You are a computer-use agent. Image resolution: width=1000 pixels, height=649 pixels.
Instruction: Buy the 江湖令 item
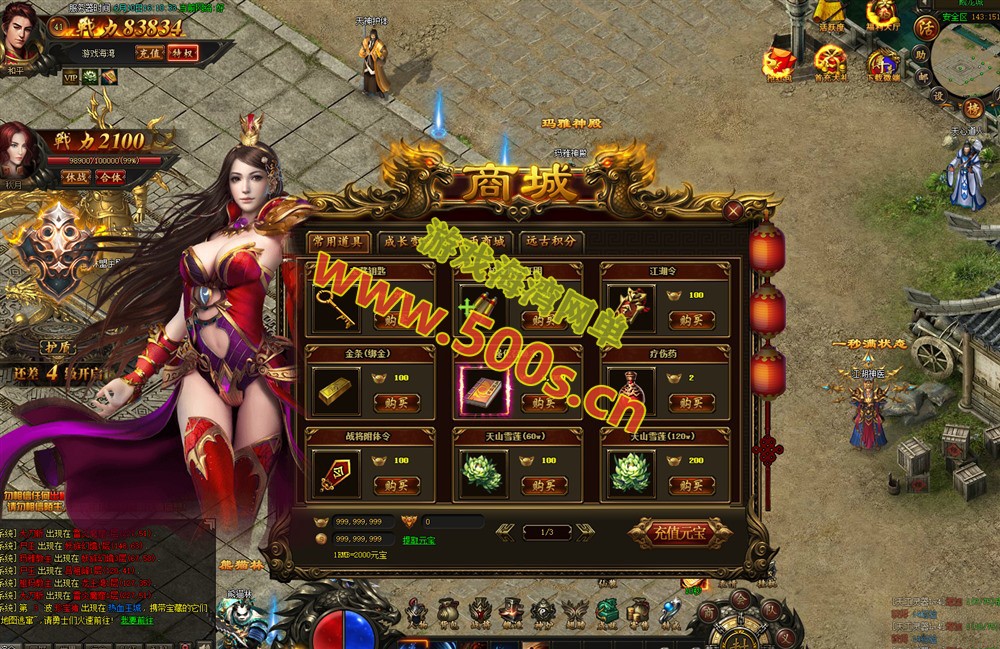tap(691, 320)
